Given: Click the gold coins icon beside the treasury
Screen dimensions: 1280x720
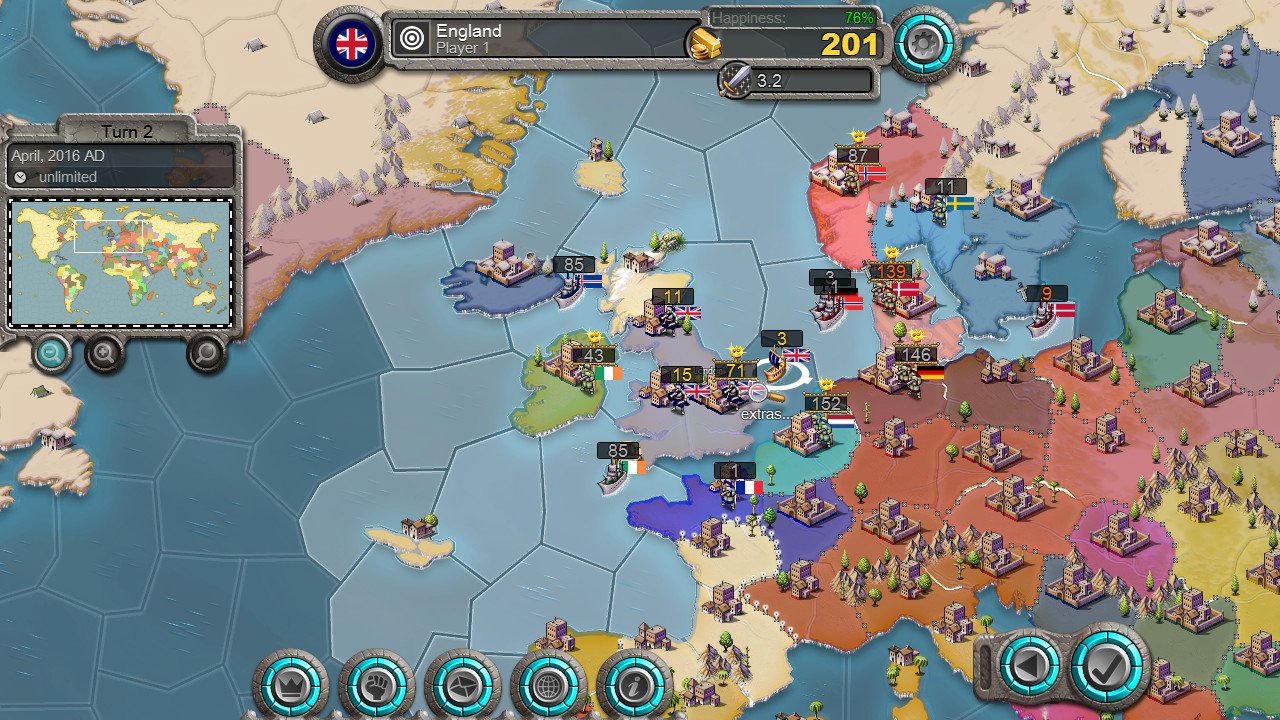Looking at the screenshot, I should click(x=706, y=44).
